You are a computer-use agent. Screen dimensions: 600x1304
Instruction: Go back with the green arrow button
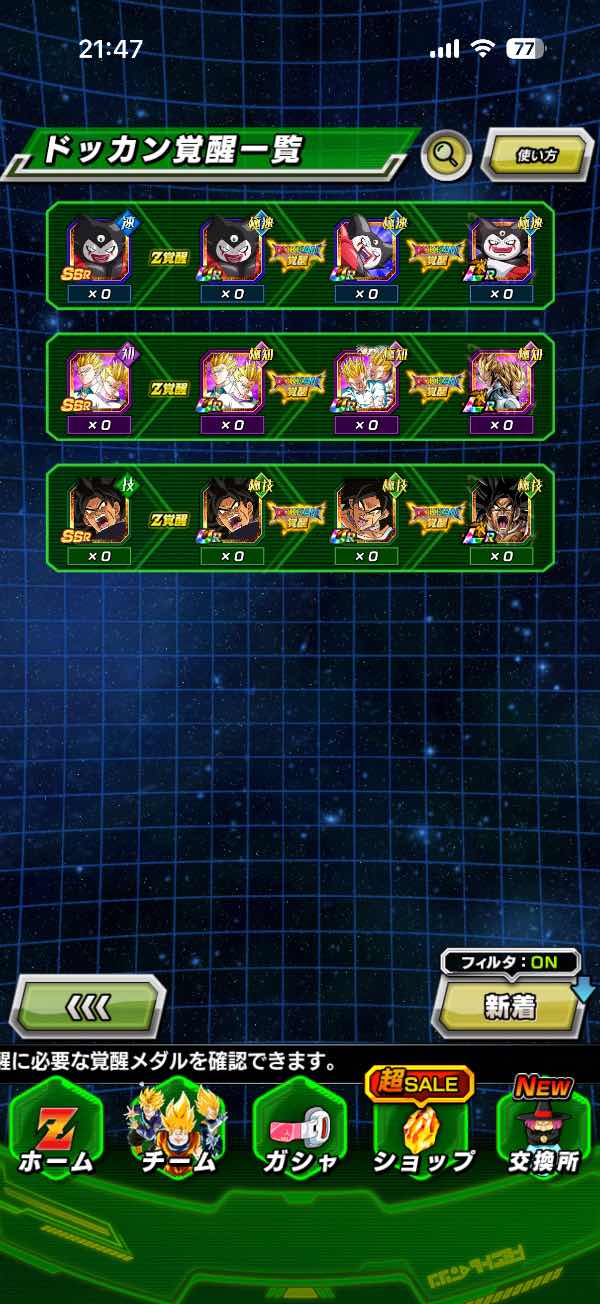pos(87,1005)
